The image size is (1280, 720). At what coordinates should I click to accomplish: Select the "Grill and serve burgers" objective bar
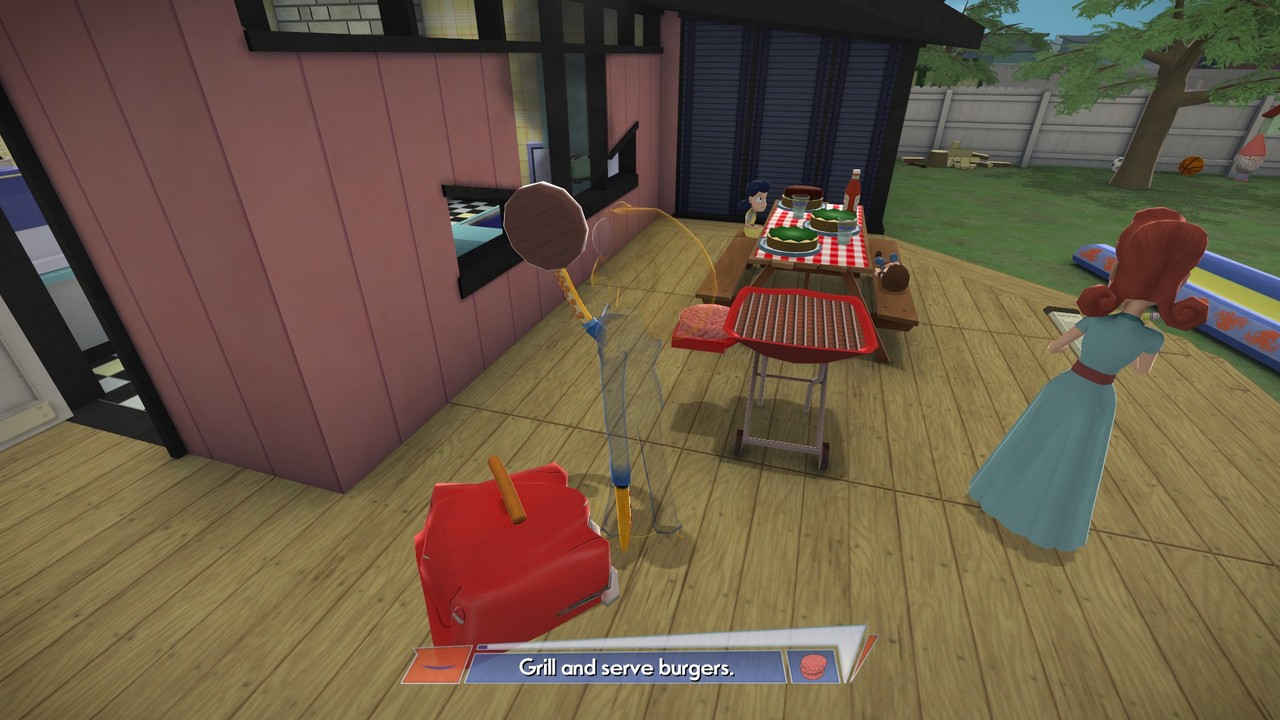(x=627, y=668)
